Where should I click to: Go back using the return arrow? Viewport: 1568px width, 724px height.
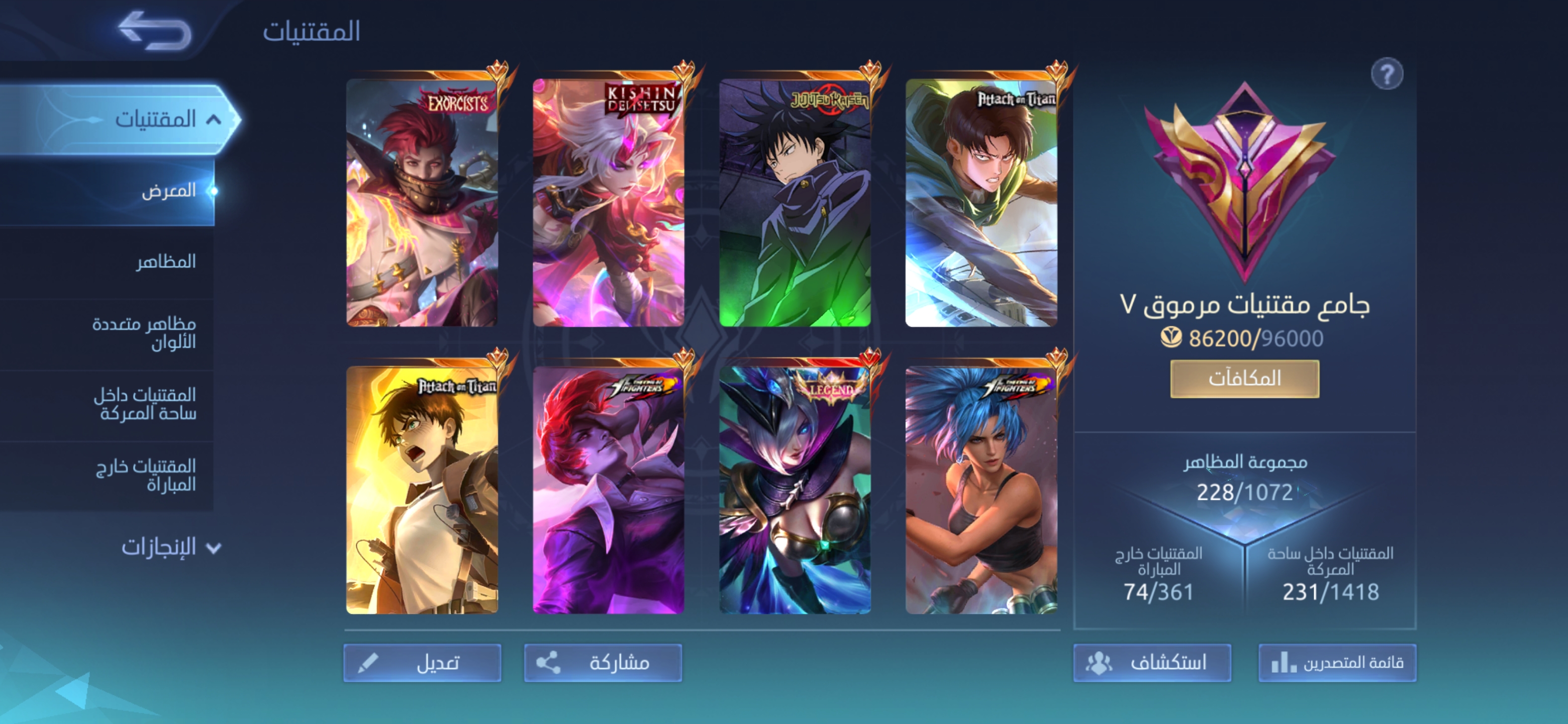155,31
